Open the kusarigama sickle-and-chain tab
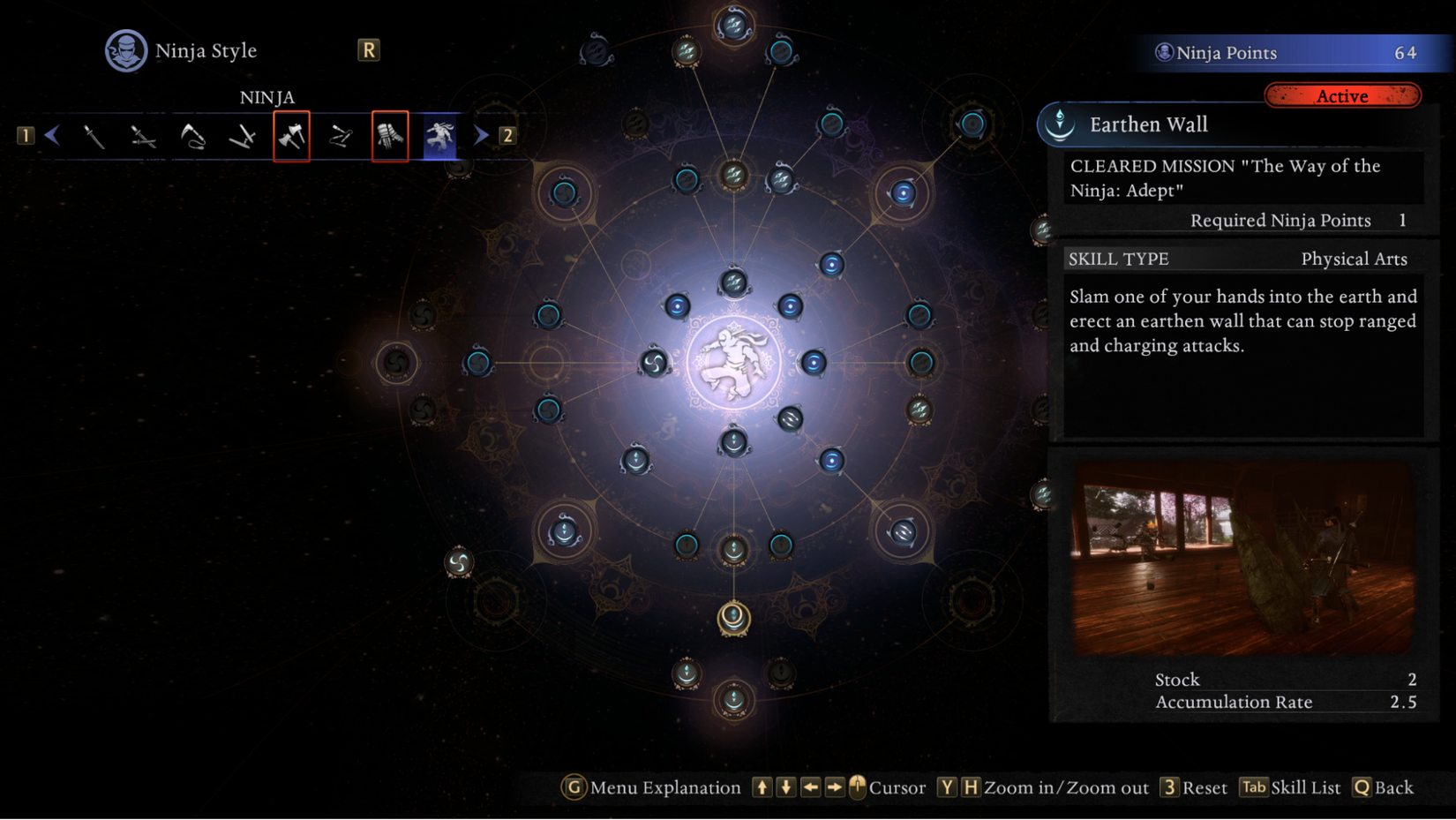 point(192,136)
